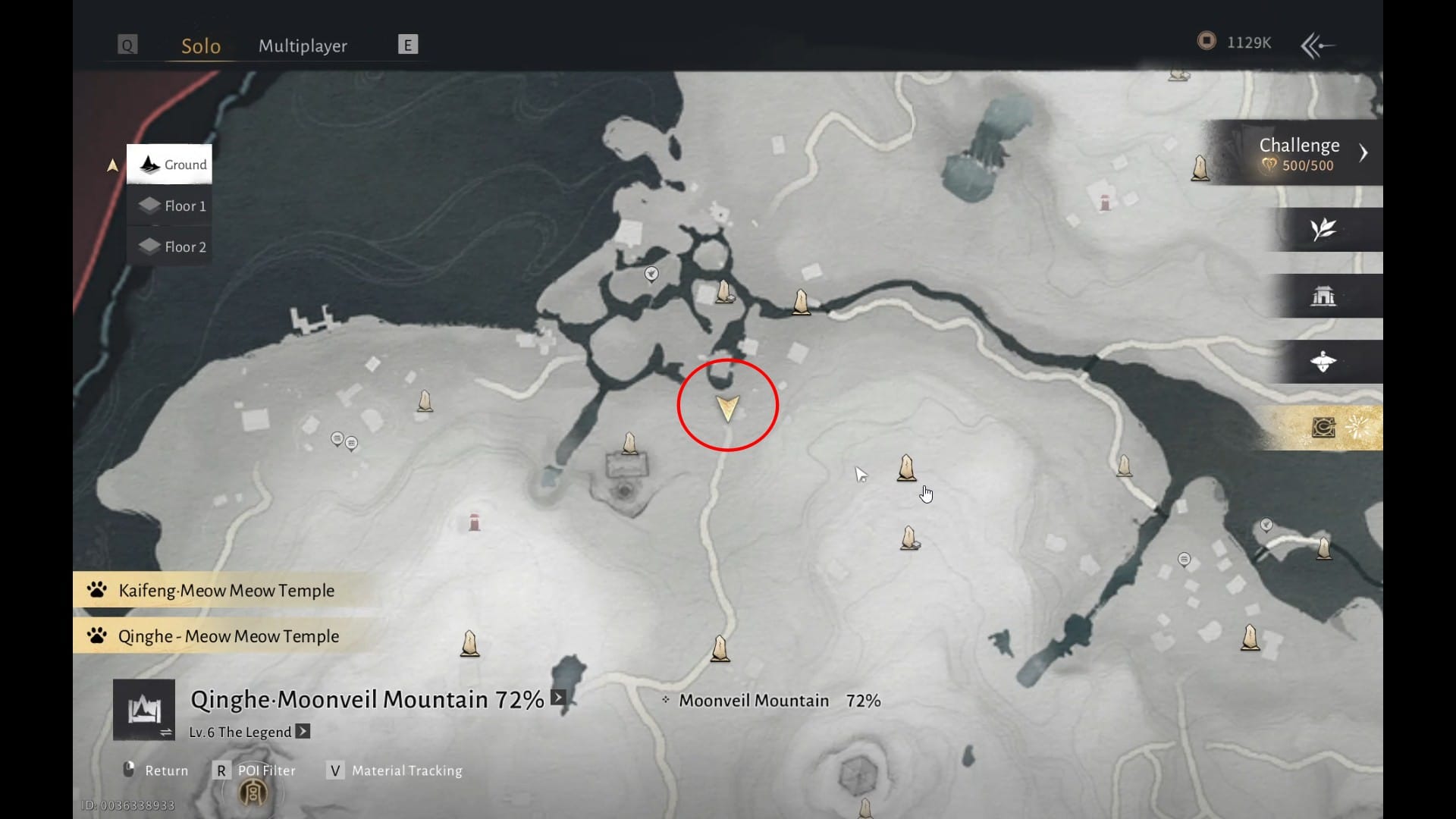
Task: Select the Ground map layer
Action: click(x=170, y=165)
